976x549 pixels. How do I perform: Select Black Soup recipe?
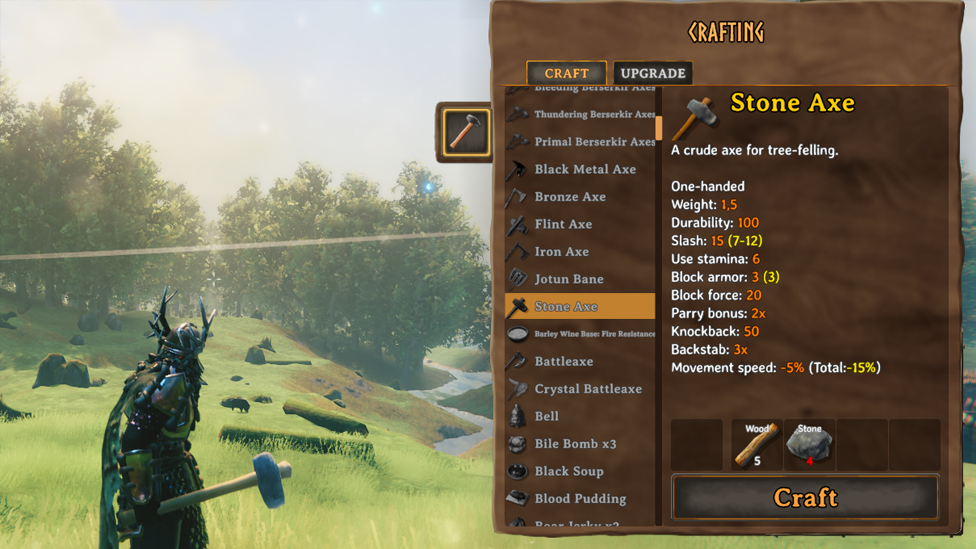[x=568, y=471]
